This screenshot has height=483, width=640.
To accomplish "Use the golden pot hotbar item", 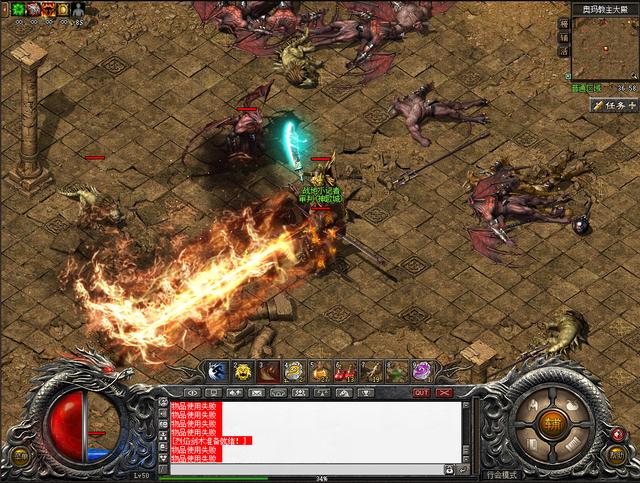I will pyautogui.click(x=294, y=371).
